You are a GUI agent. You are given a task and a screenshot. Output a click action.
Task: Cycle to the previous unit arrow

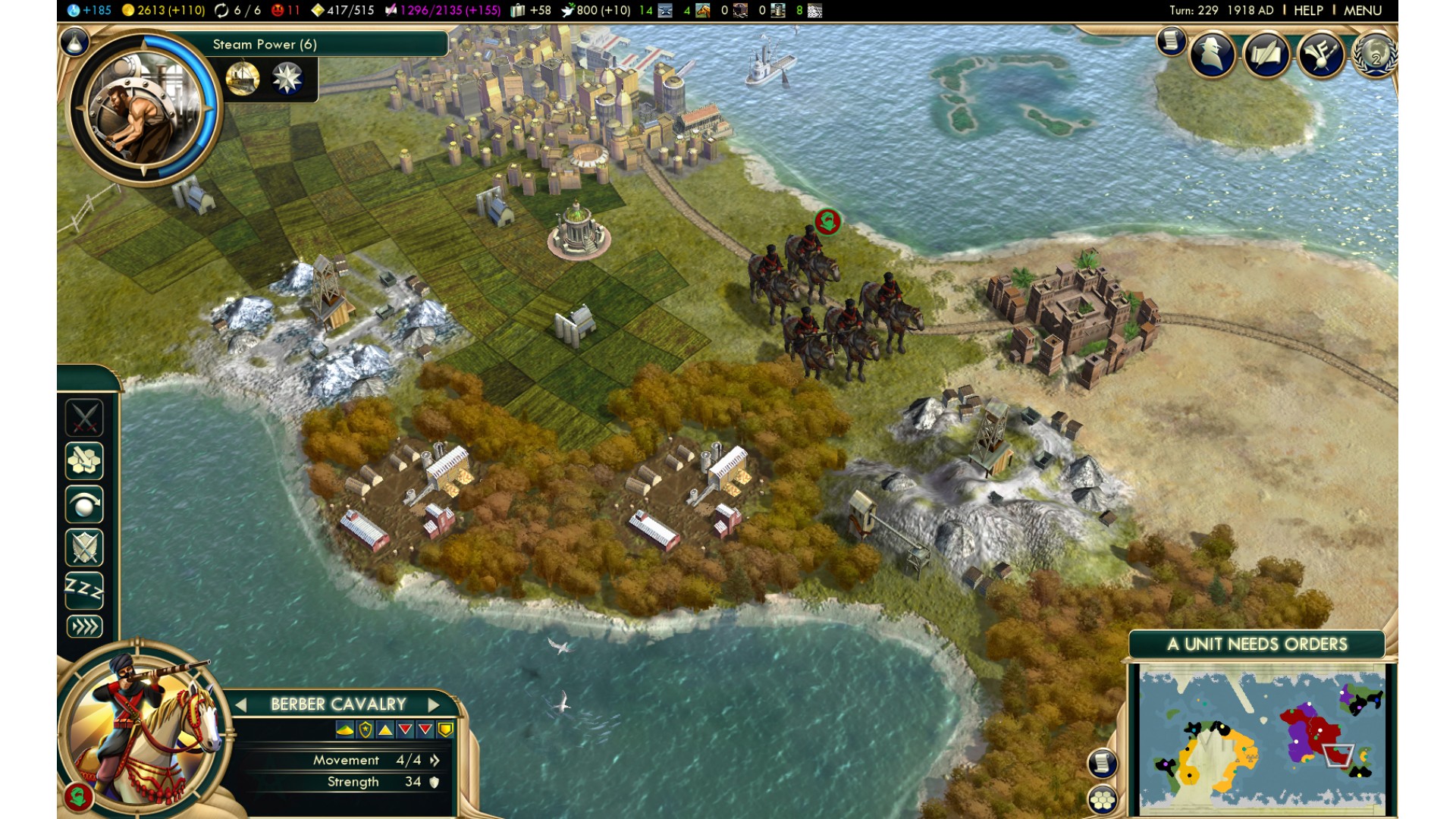pos(241,704)
